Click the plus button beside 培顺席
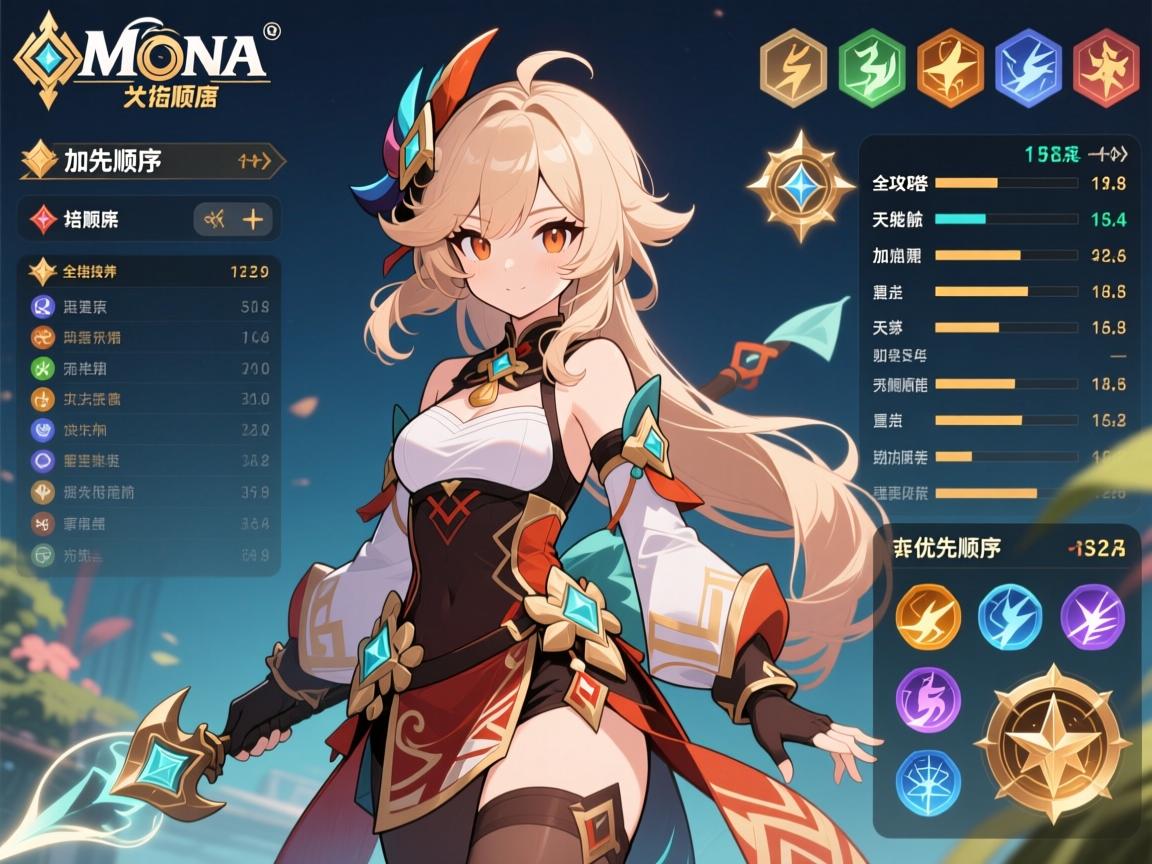The width and height of the screenshot is (1152, 864). click(x=253, y=219)
